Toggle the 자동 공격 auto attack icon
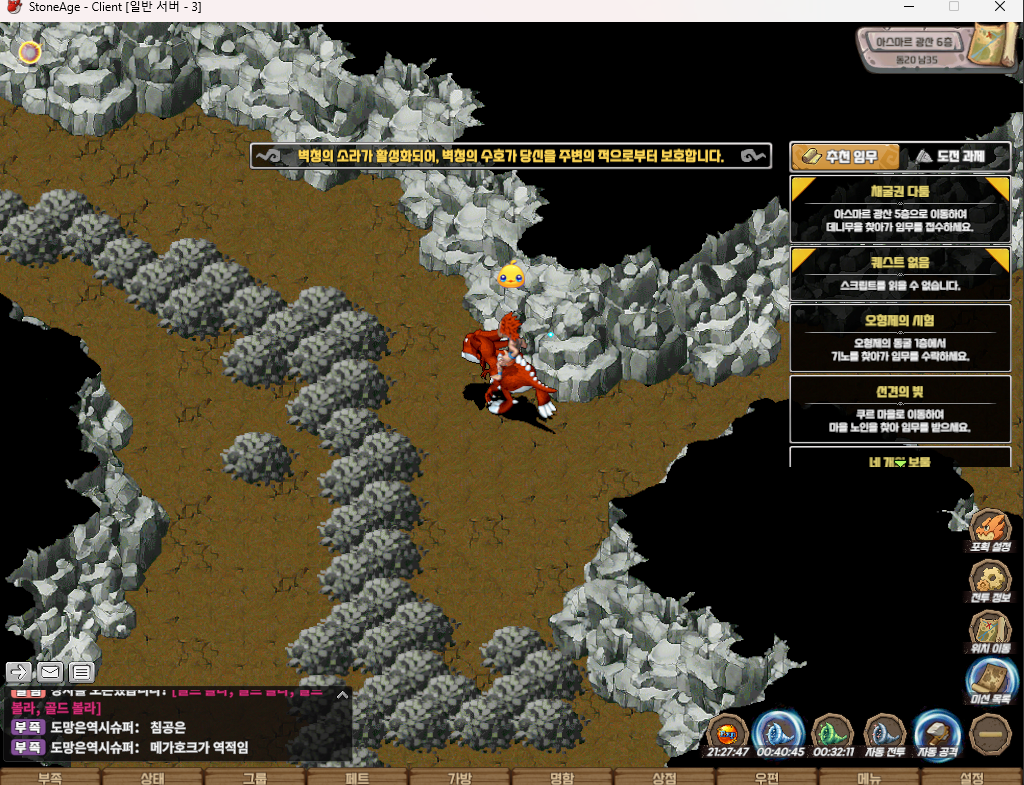Screen dimensions: 1024x785 pyautogui.click(x=938, y=733)
